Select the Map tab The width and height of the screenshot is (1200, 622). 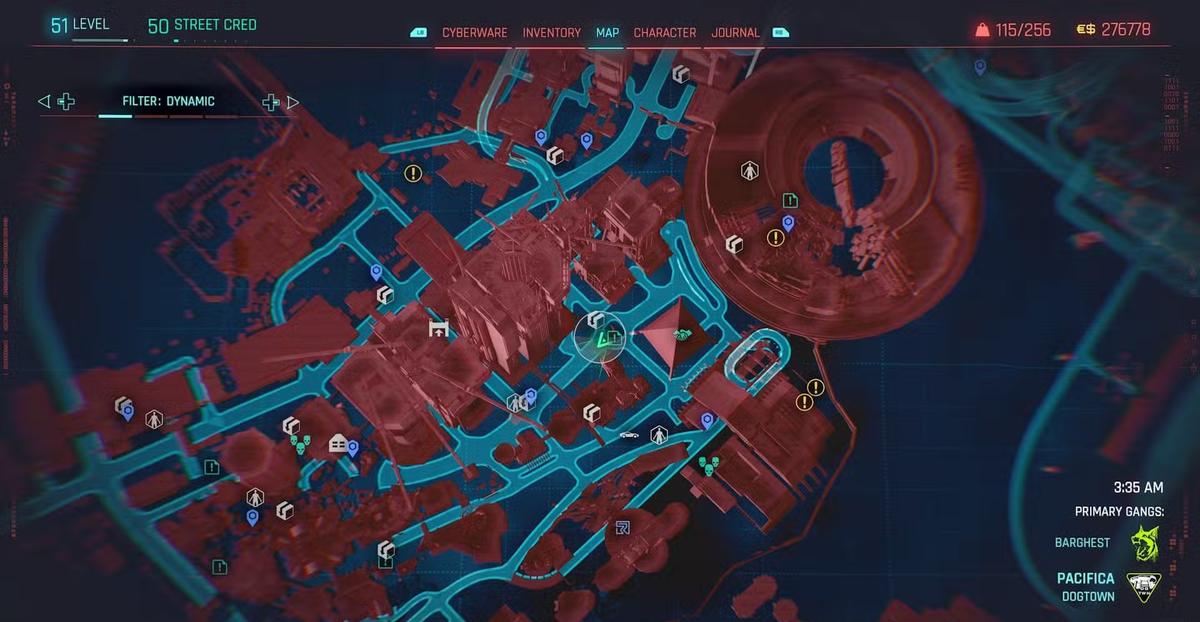[x=607, y=33]
